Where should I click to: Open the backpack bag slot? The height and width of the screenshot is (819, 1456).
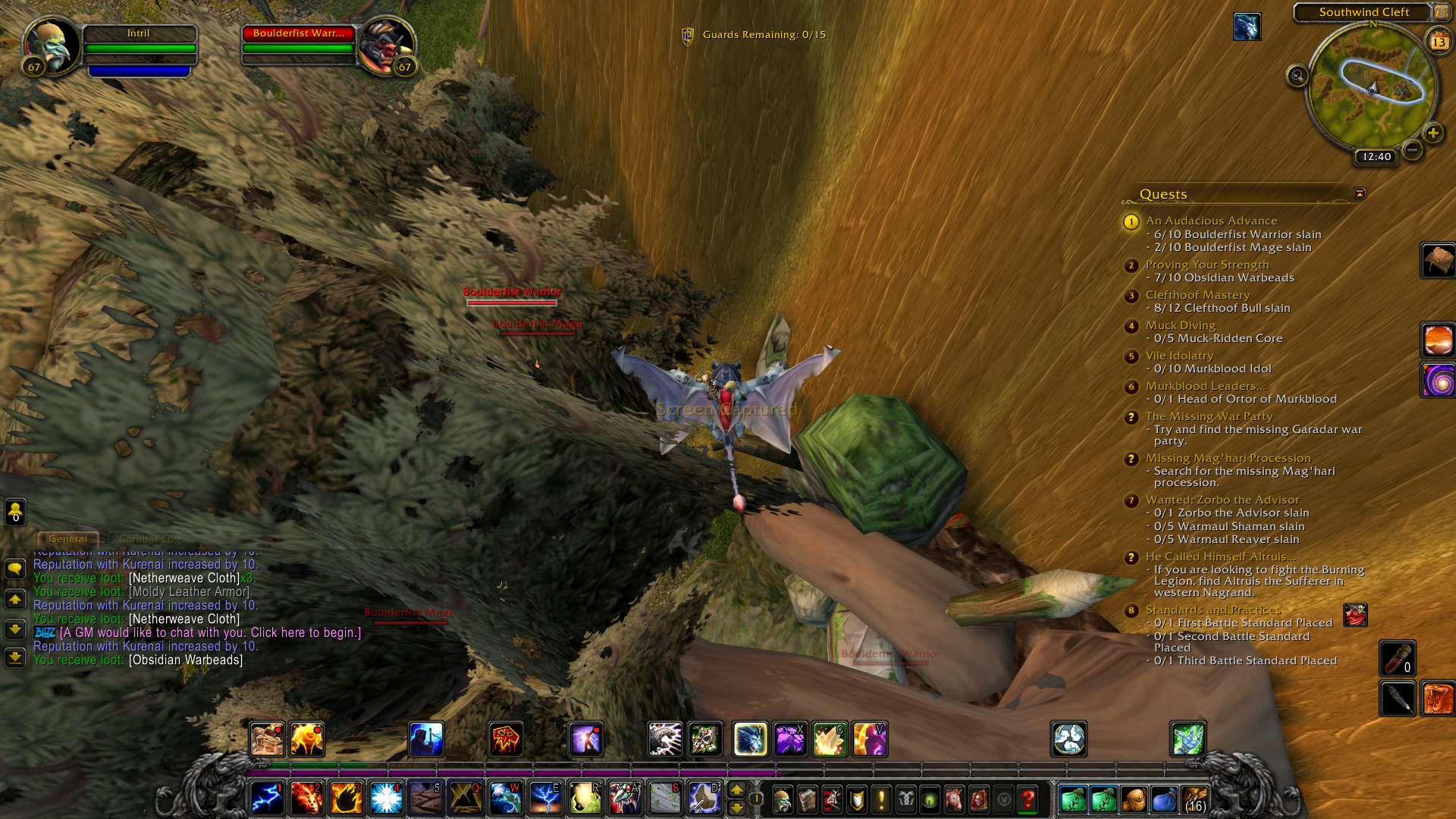[x=1194, y=799]
